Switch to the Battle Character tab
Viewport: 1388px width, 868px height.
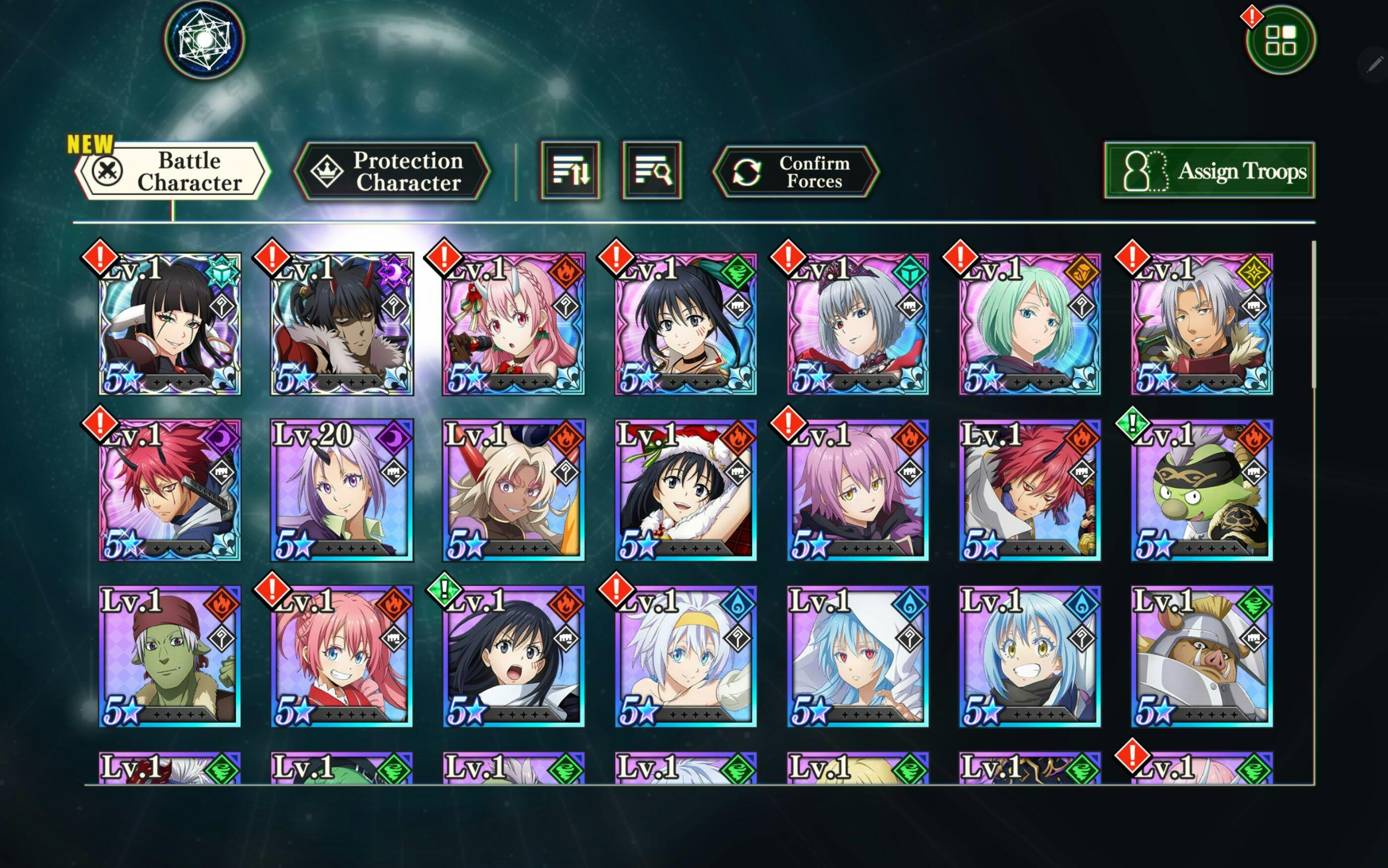pos(173,171)
